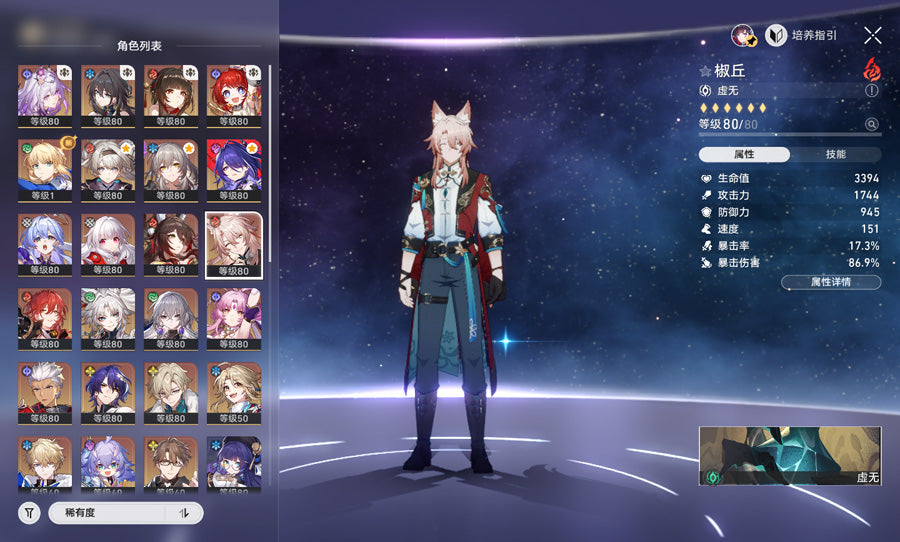
Task: Close the character screen with the X
Action: click(872, 35)
